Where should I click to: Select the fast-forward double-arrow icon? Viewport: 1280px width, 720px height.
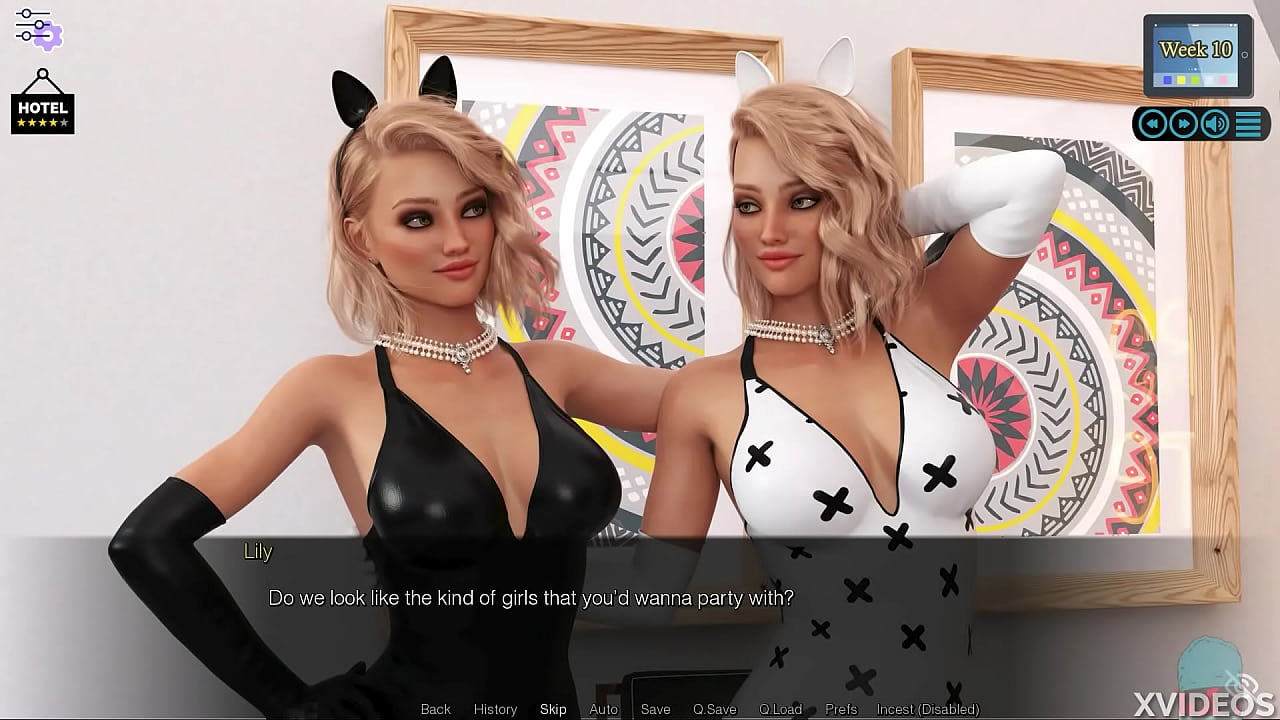[1183, 123]
